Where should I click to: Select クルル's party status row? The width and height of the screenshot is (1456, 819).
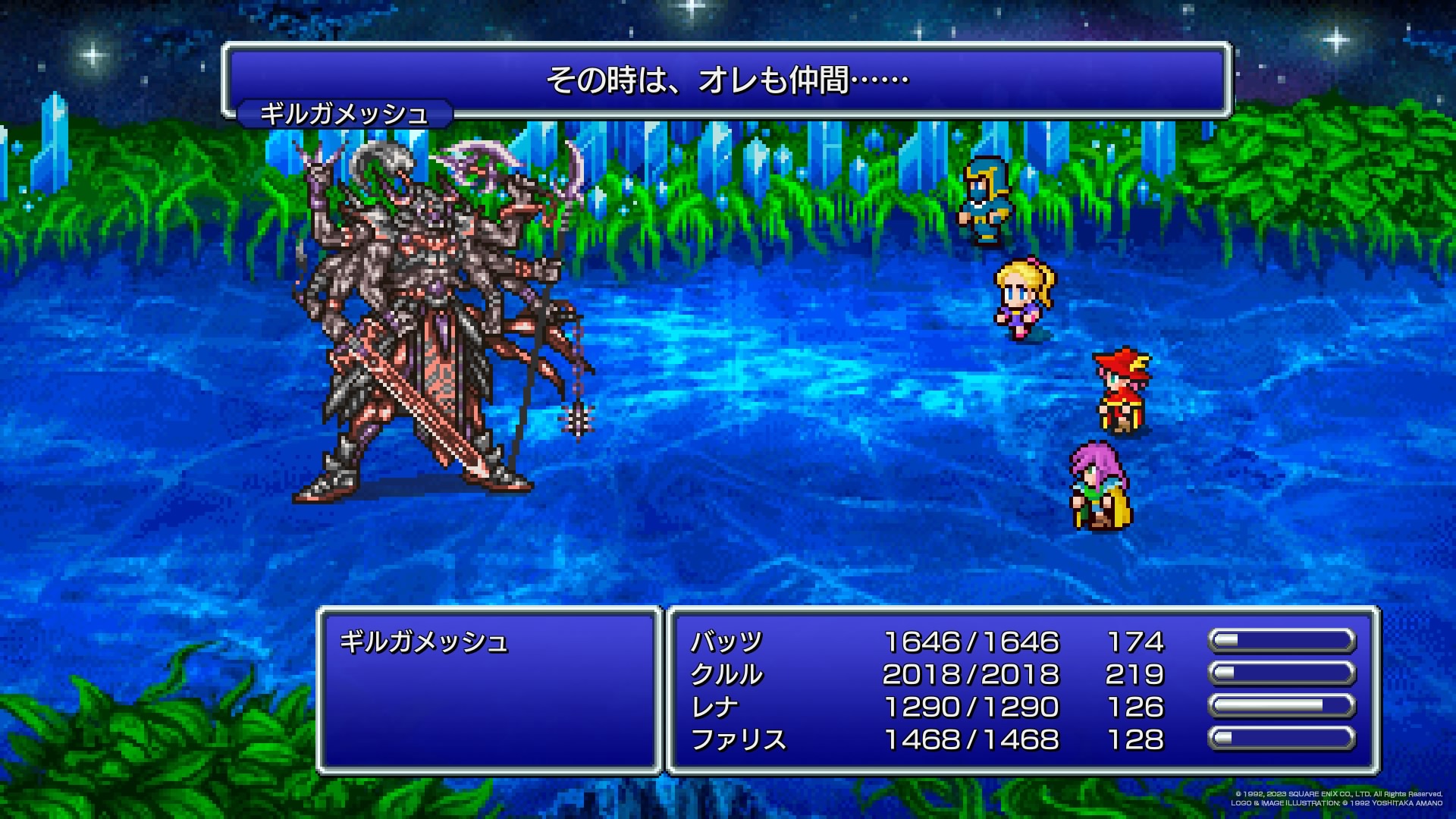pos(726,675)
